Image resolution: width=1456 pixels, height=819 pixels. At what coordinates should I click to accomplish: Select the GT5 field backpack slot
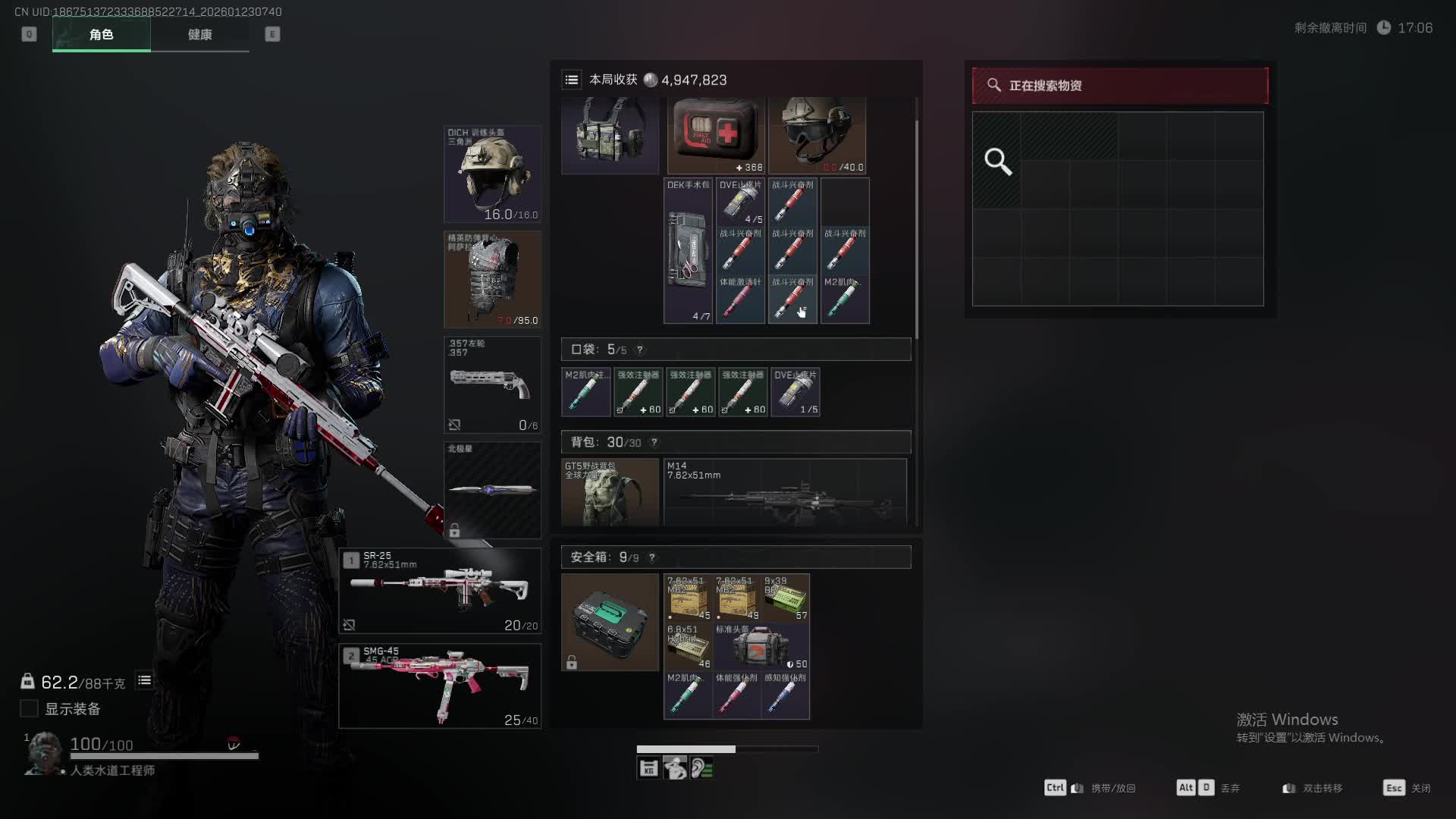click(x=610, y=493)
